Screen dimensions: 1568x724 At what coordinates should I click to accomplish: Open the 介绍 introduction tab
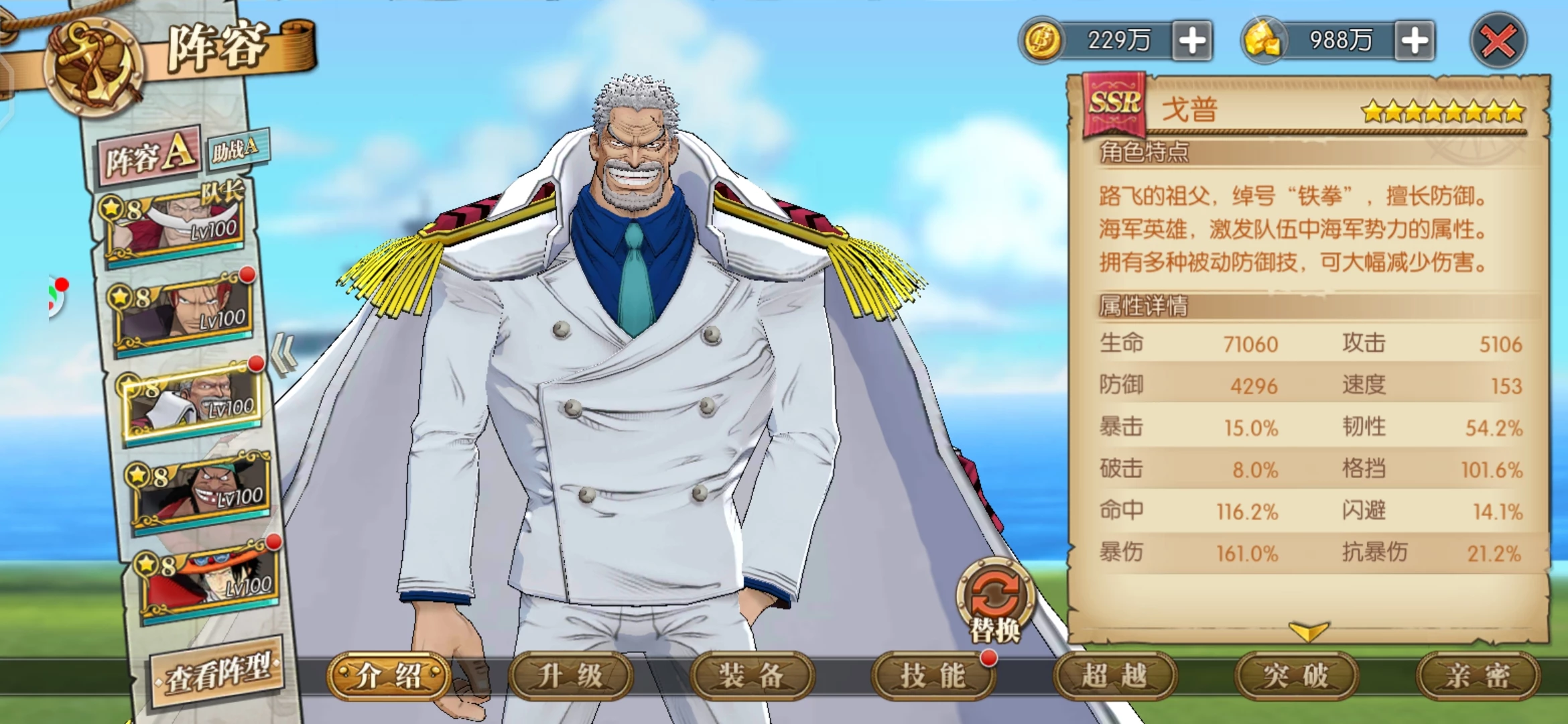[x=389, y=676]
